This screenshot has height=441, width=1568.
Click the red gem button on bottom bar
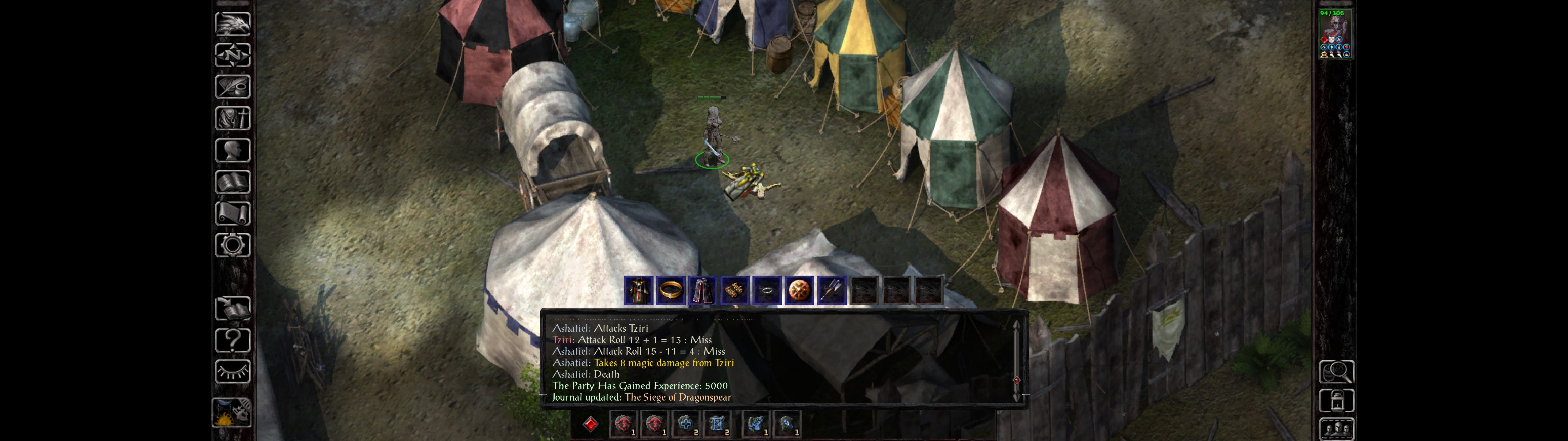(x=590, y=424)
